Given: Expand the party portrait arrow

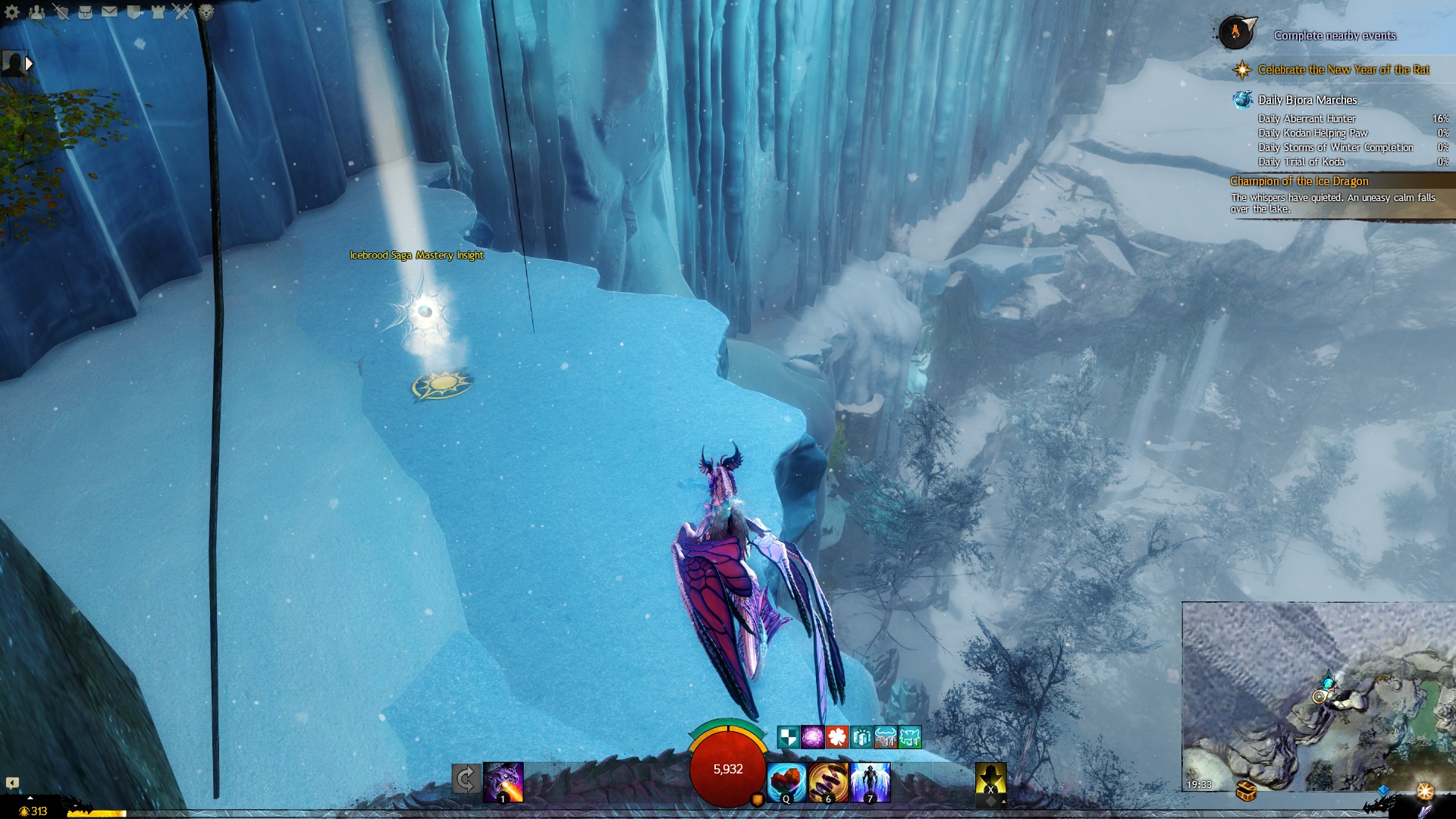Looking at the screenshot, I should 29,64.
